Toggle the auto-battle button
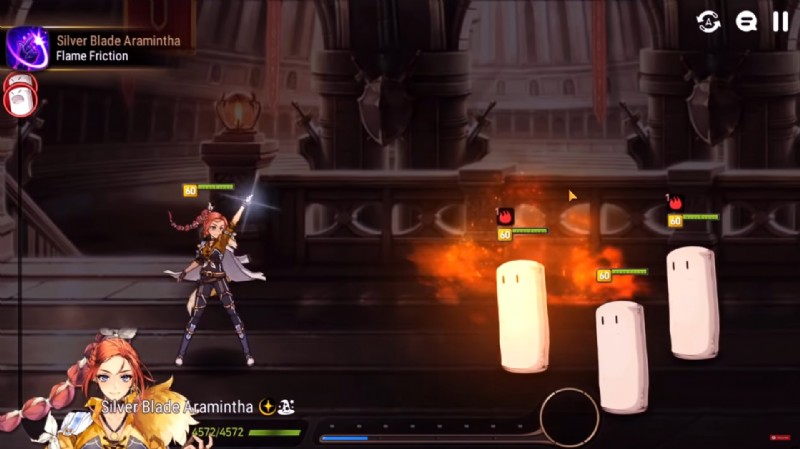Screen dimensions: 800x449 coord(708,21)
